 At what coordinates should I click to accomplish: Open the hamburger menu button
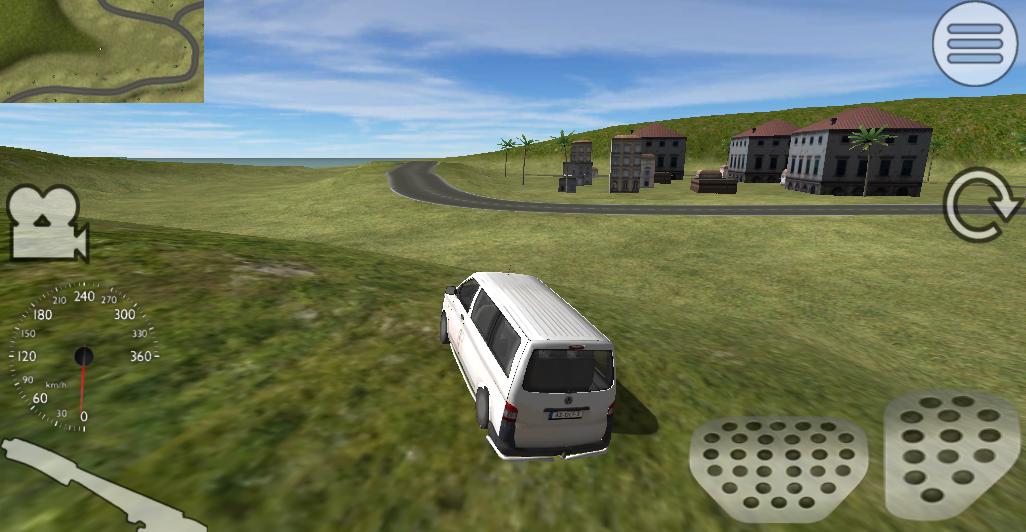975,43
